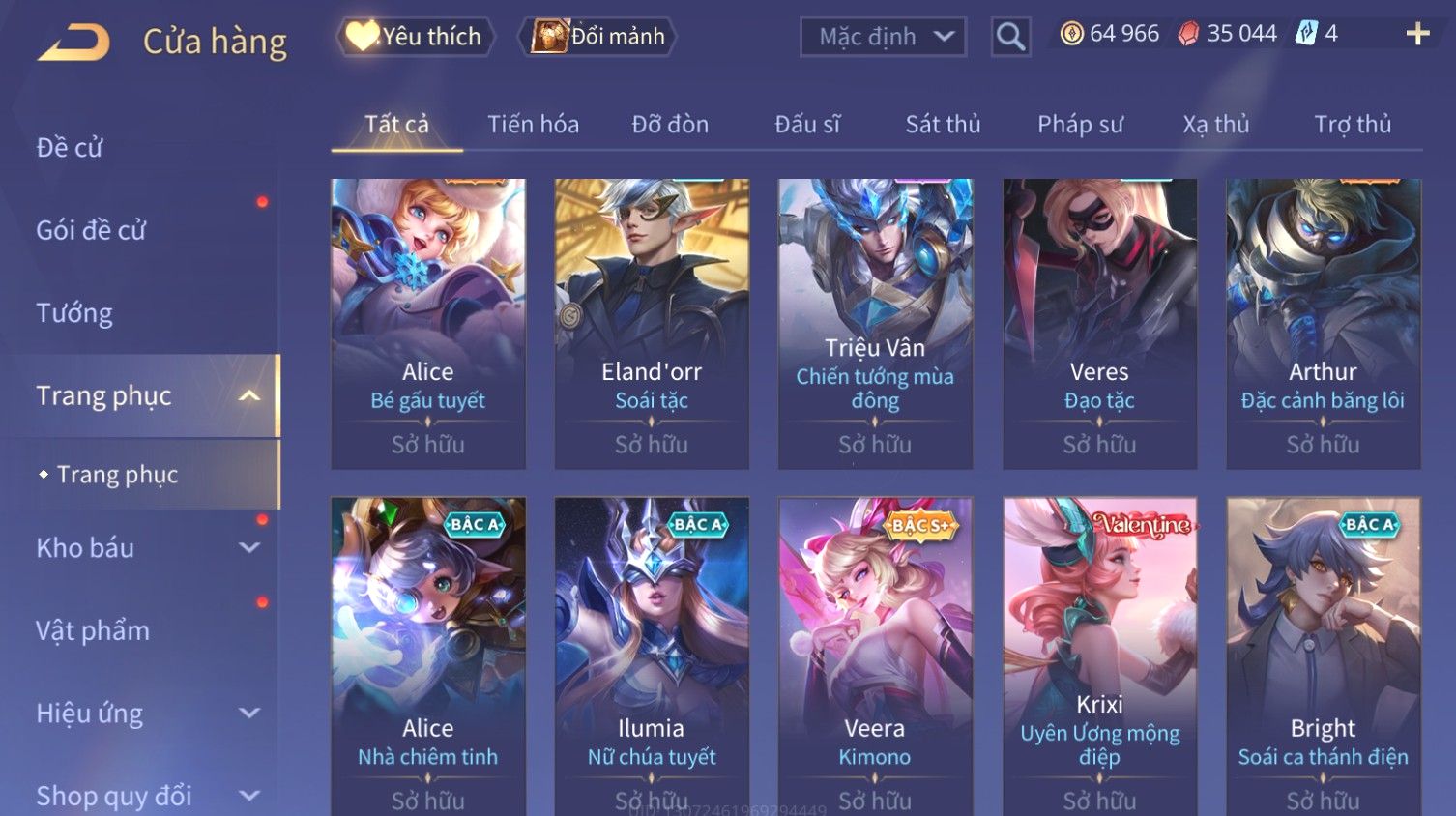
Task: Select Alice Bé gấu tuyết skin card
Action: (428, 323)
